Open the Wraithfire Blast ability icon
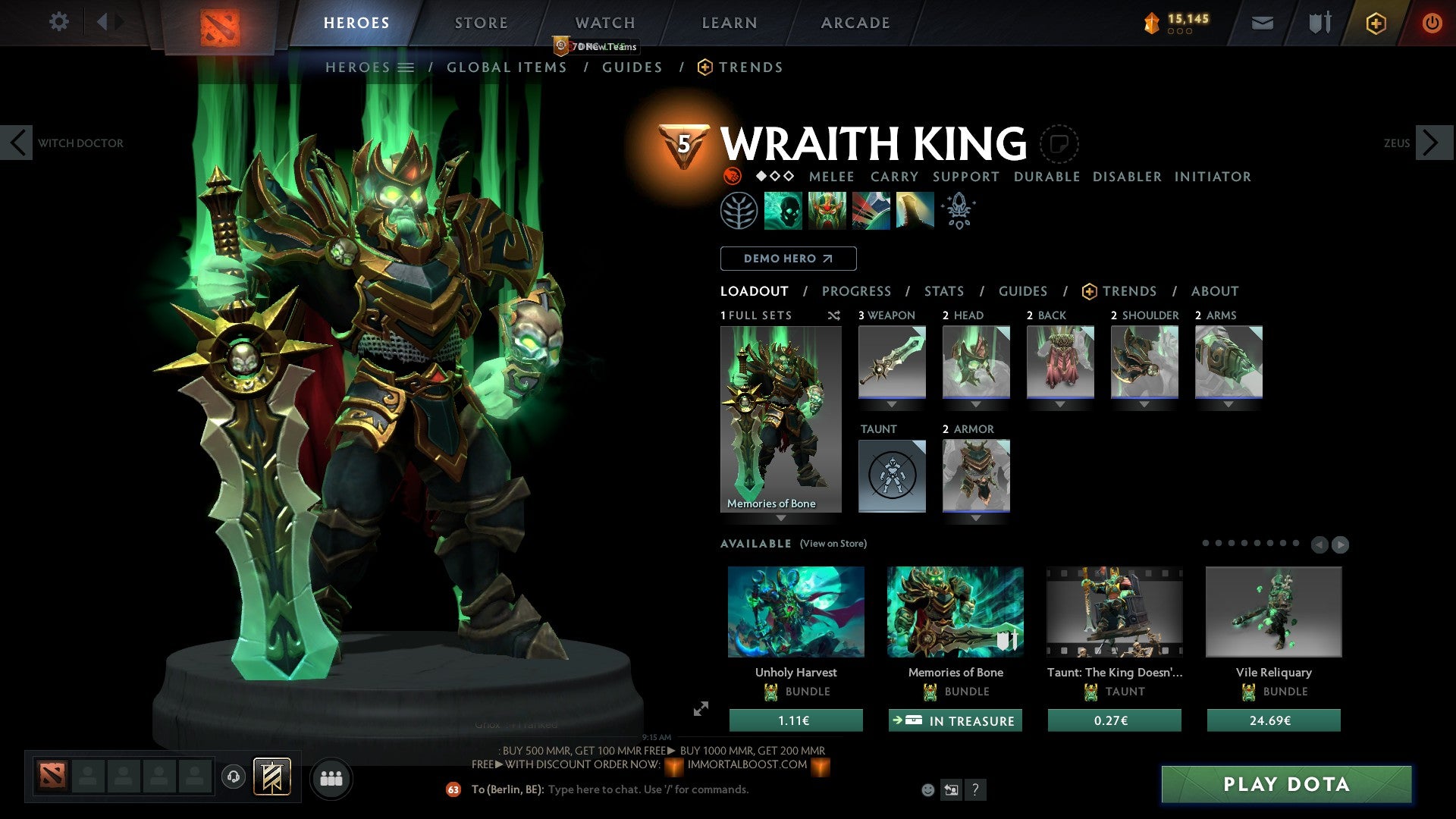 pos(783,210)
